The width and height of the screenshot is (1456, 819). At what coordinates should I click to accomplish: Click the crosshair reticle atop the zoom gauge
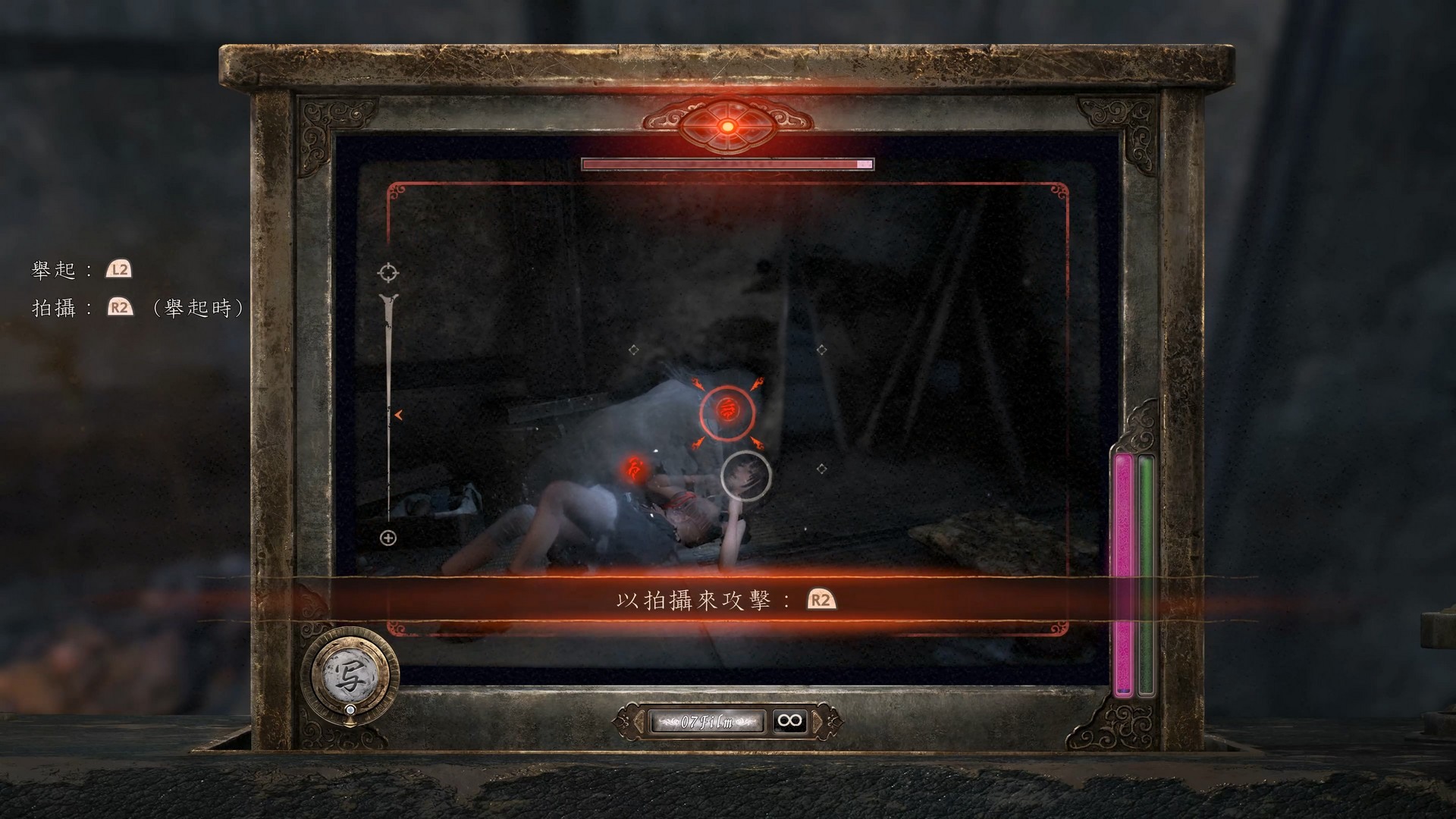(388, 271)
